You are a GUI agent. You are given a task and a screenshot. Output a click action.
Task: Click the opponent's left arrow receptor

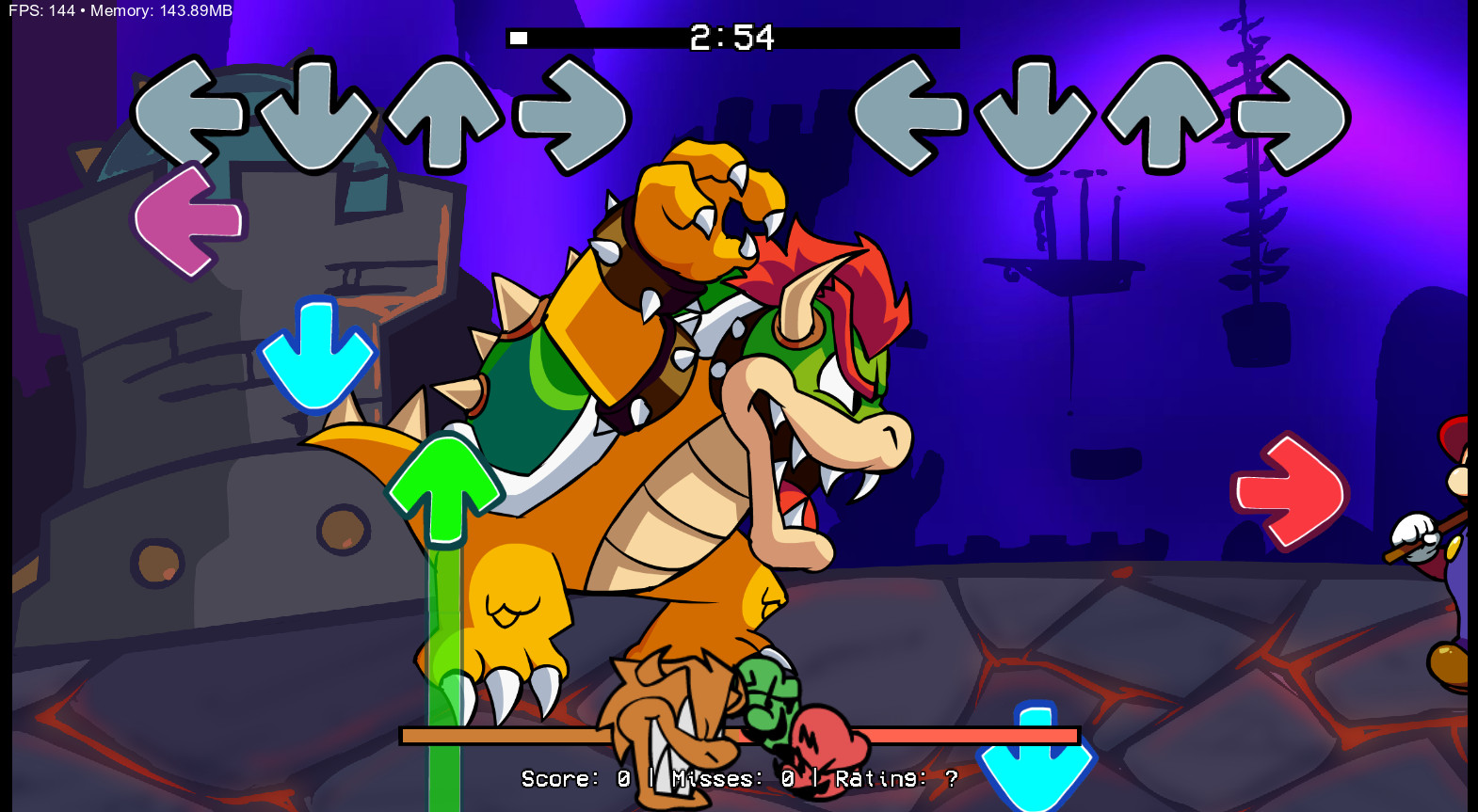188,115
